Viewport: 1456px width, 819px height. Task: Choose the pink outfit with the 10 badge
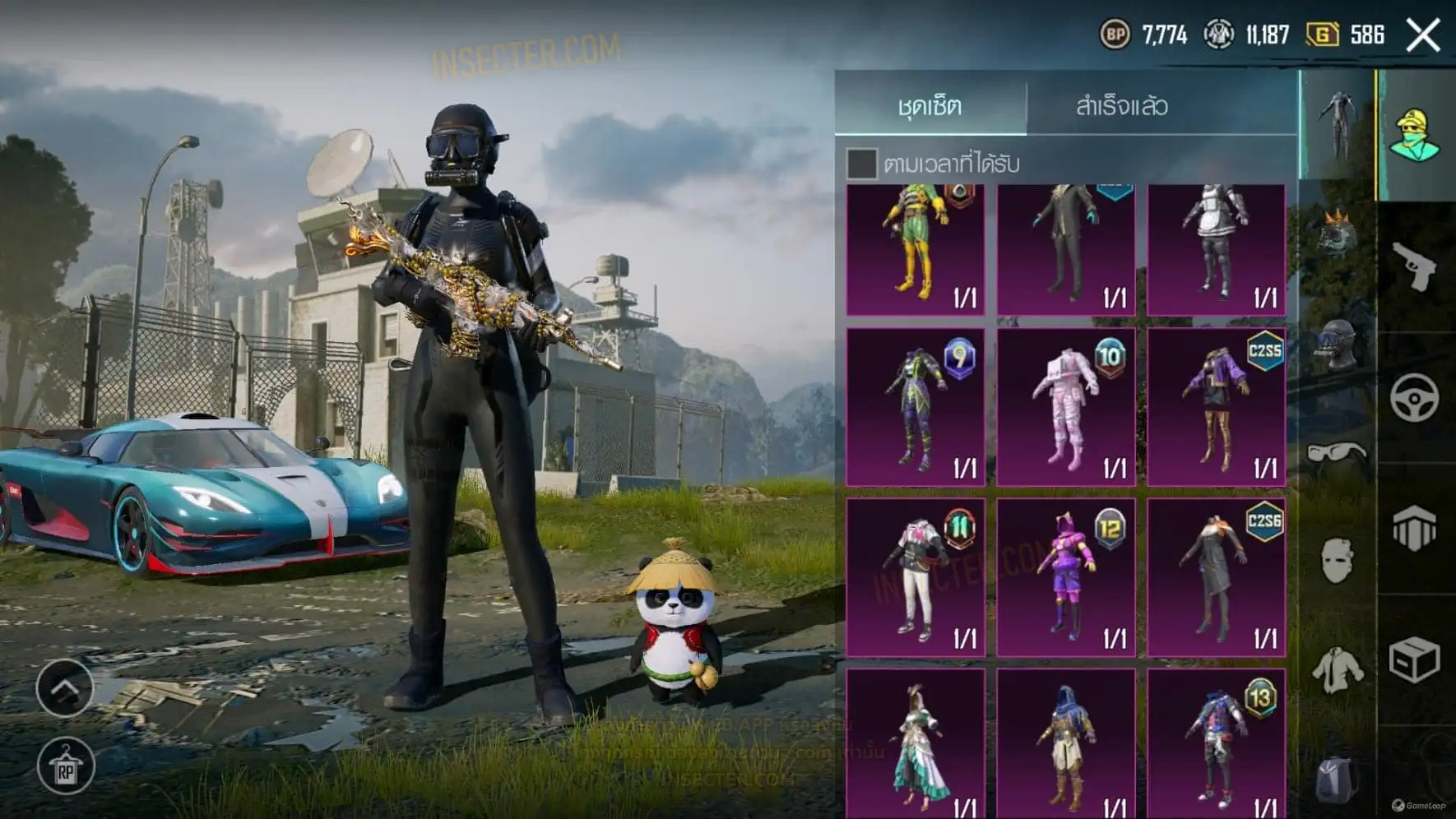(1066, 407)
